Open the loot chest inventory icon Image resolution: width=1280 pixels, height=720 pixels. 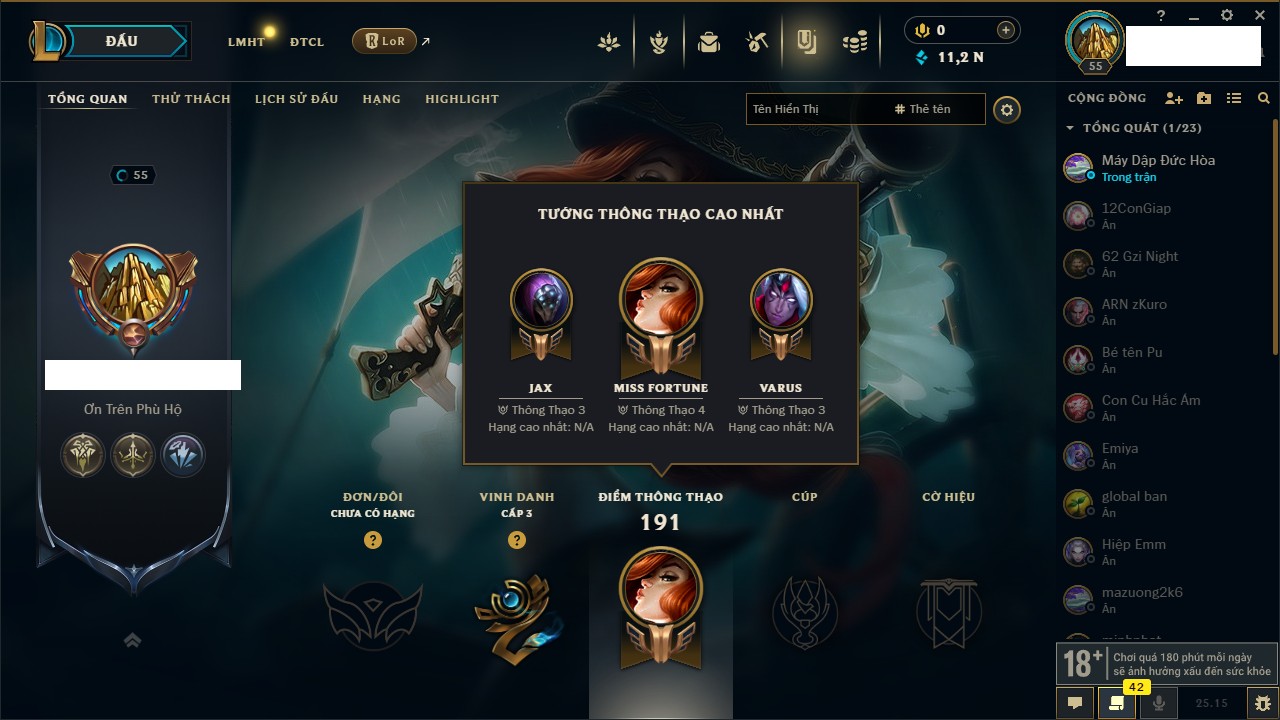[709, 42]
